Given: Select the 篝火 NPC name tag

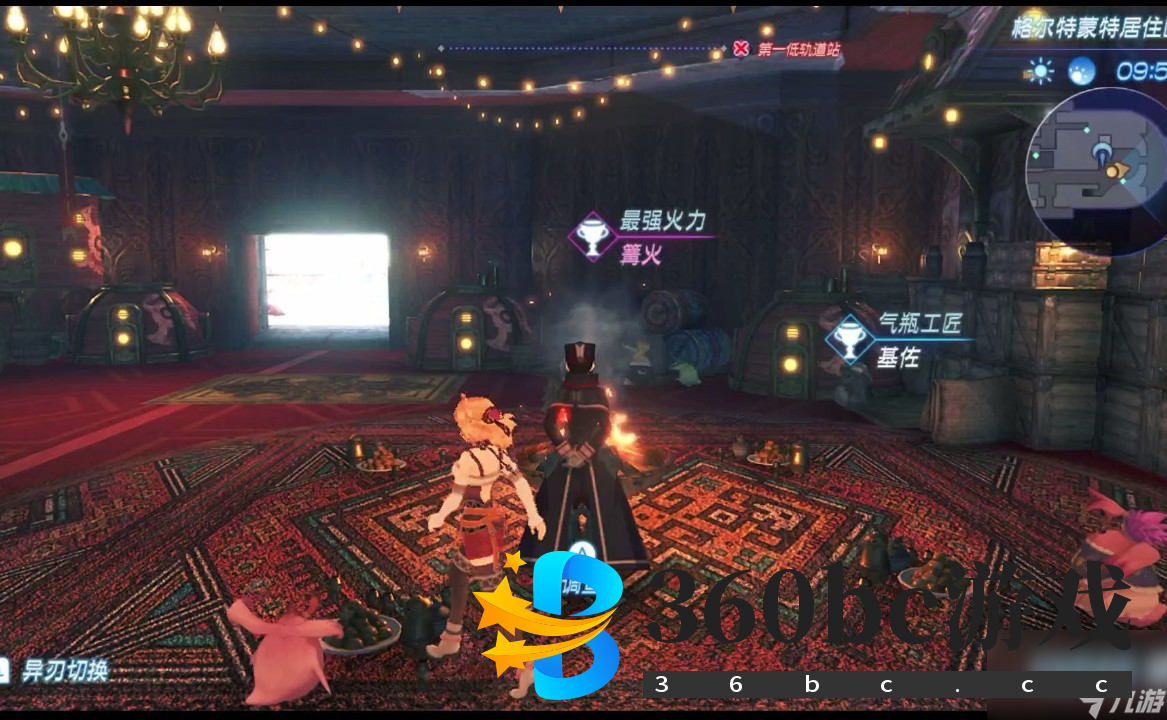Looking at the screenshot, I should click(x=642, y=255).
